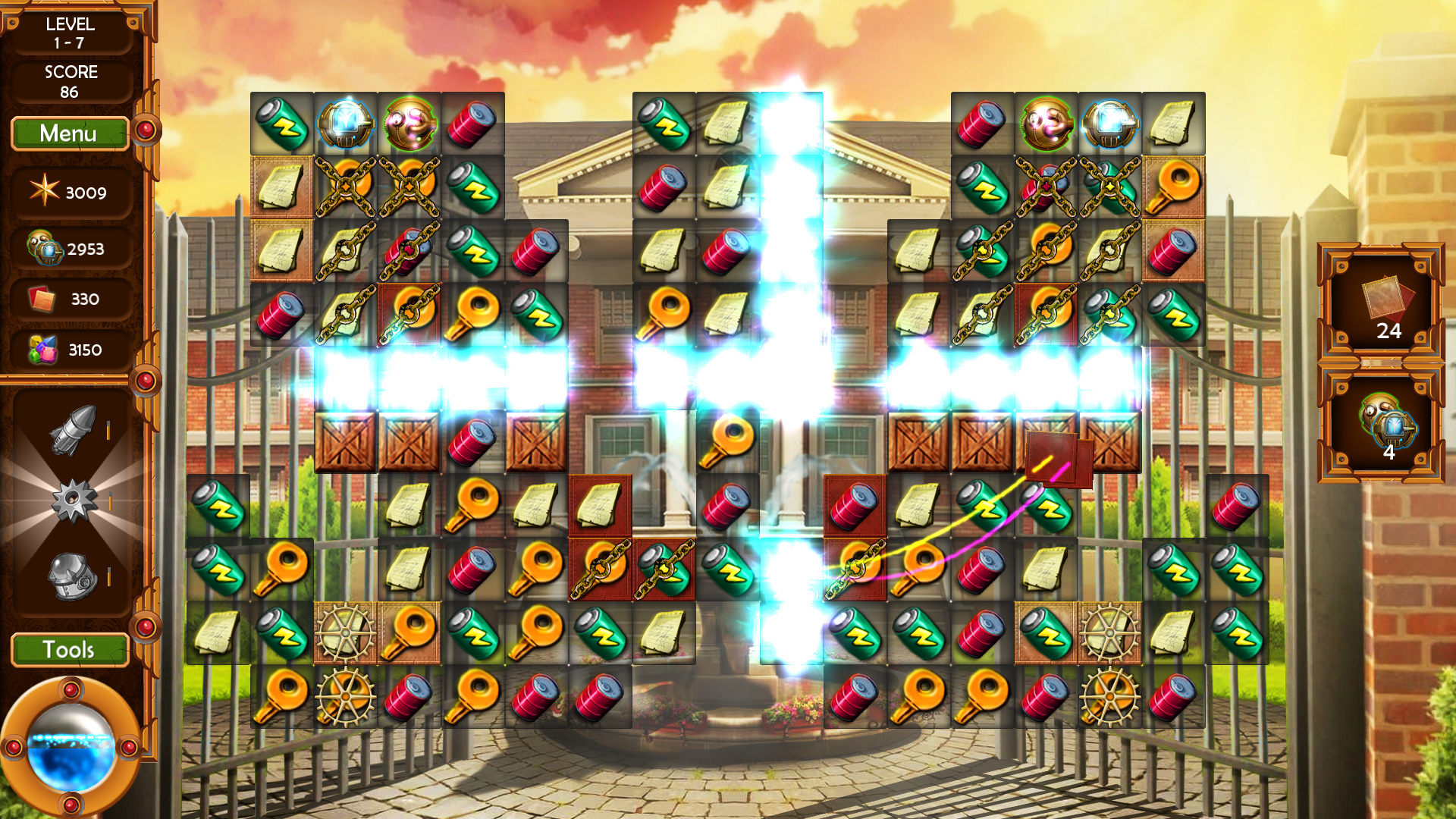Click the blue energy orb gauge

pos(71,747)
